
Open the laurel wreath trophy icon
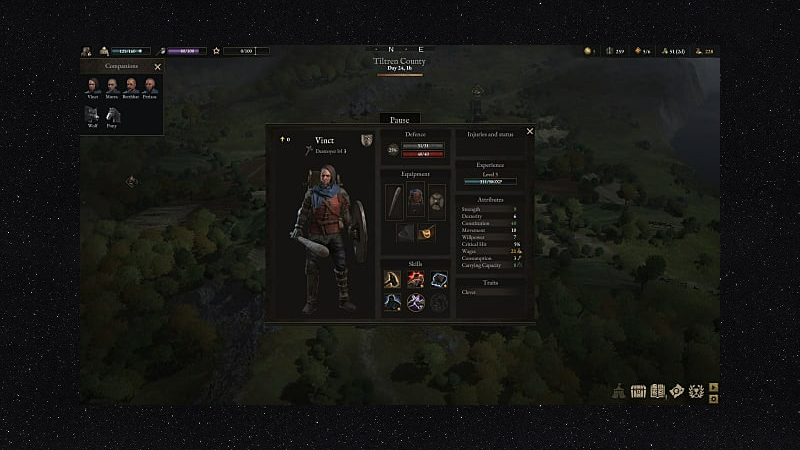pos(696,391)
